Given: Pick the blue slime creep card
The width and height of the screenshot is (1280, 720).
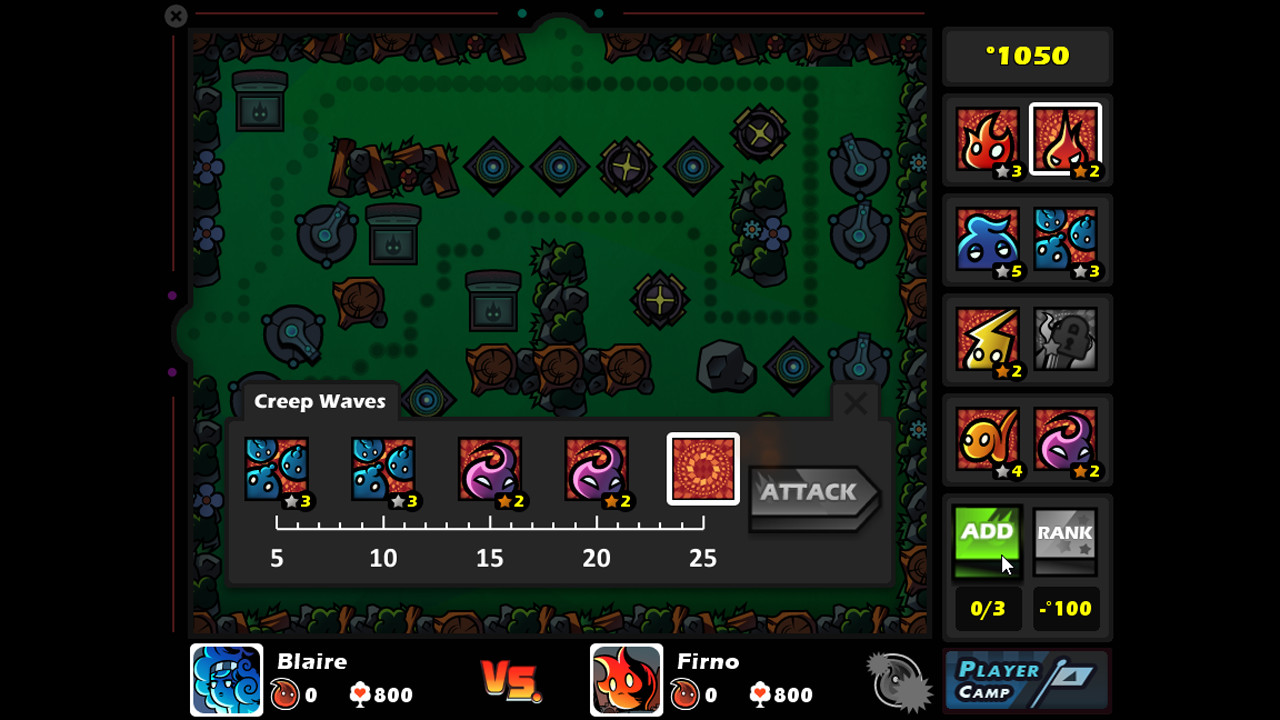Looking at the screenshot, I should pyautogui.click(x=987, y=240).
